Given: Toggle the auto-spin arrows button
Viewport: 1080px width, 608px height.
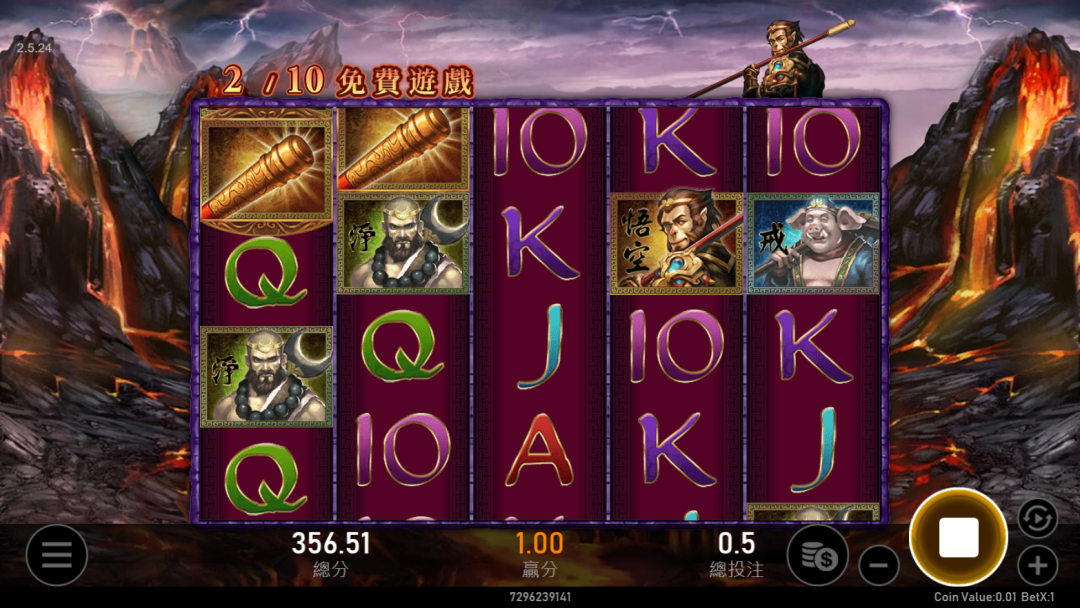Looking at the screenshot, I should click(1037, 518).
